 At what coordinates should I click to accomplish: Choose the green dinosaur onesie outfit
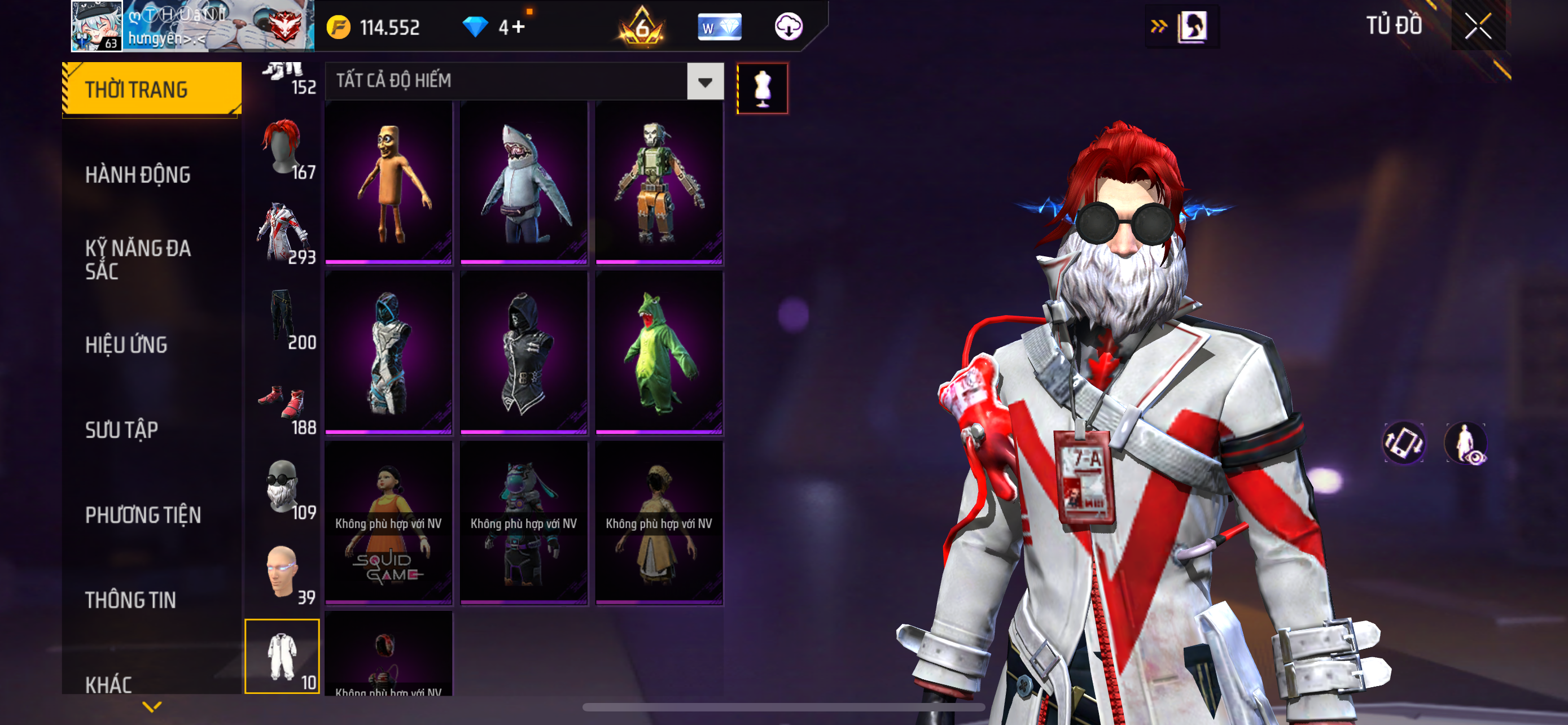659,353
